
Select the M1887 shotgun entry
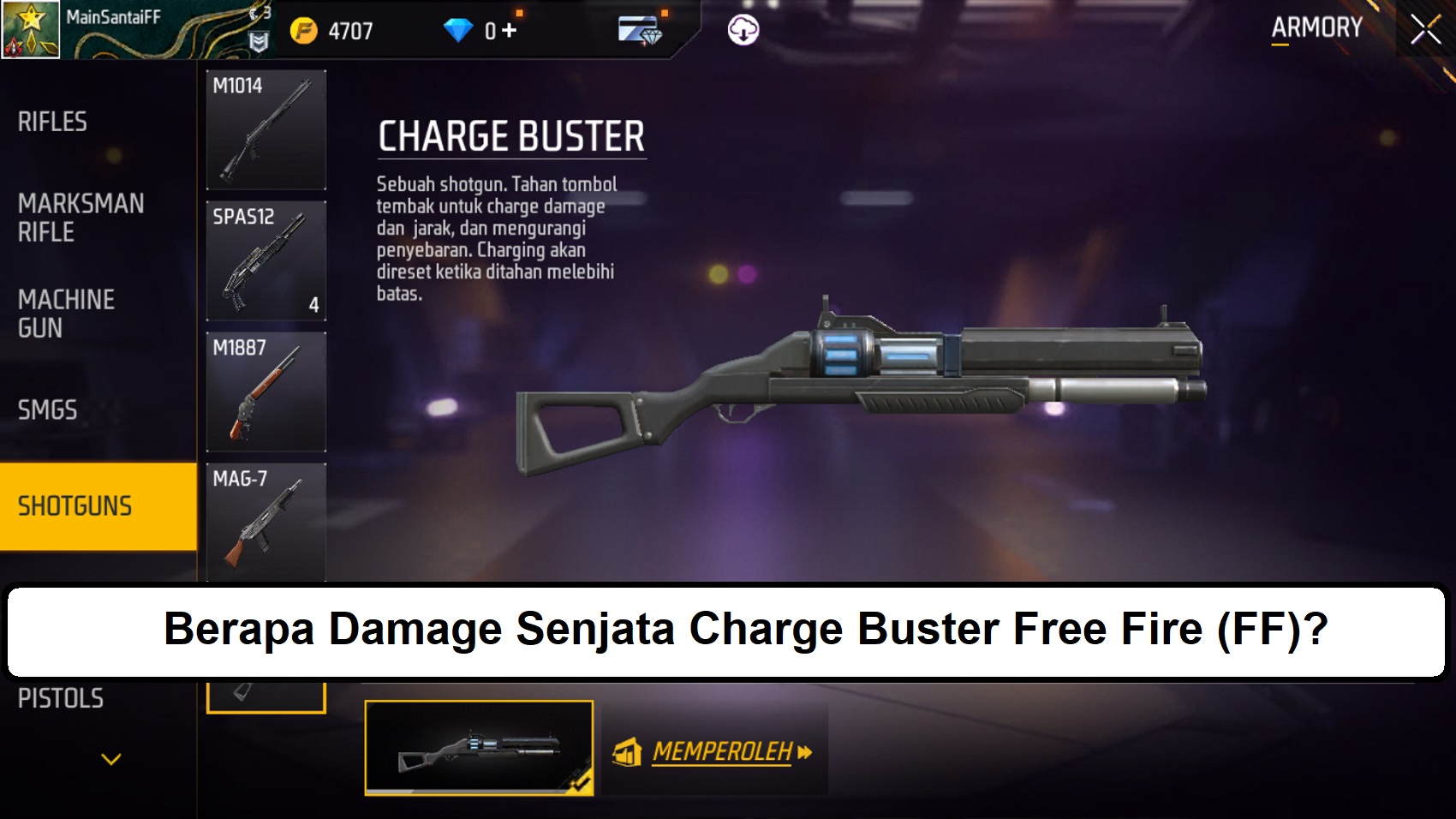point(266,392)
